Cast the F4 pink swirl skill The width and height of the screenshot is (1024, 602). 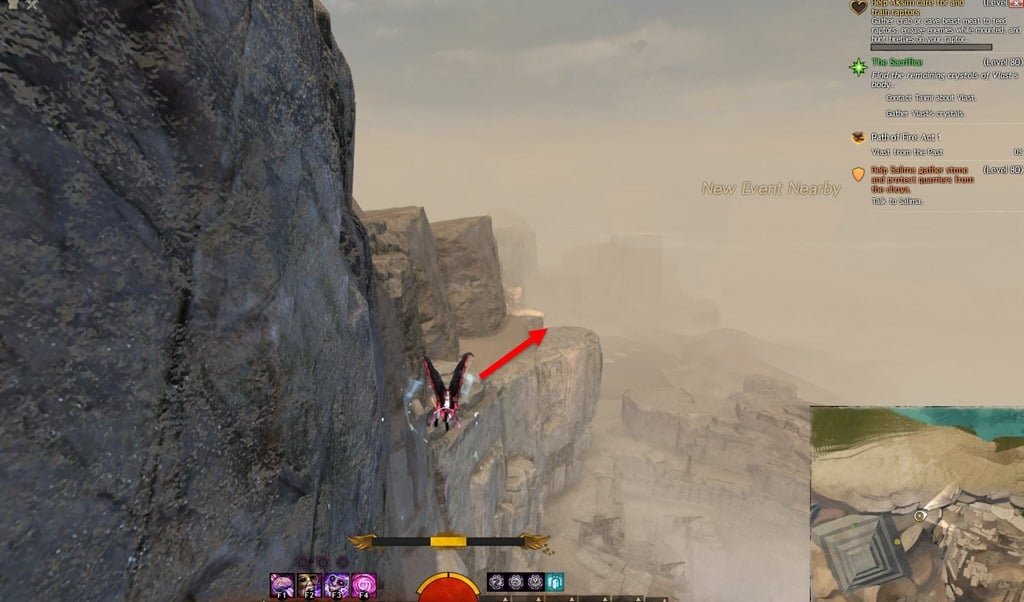tap(364, 585)
